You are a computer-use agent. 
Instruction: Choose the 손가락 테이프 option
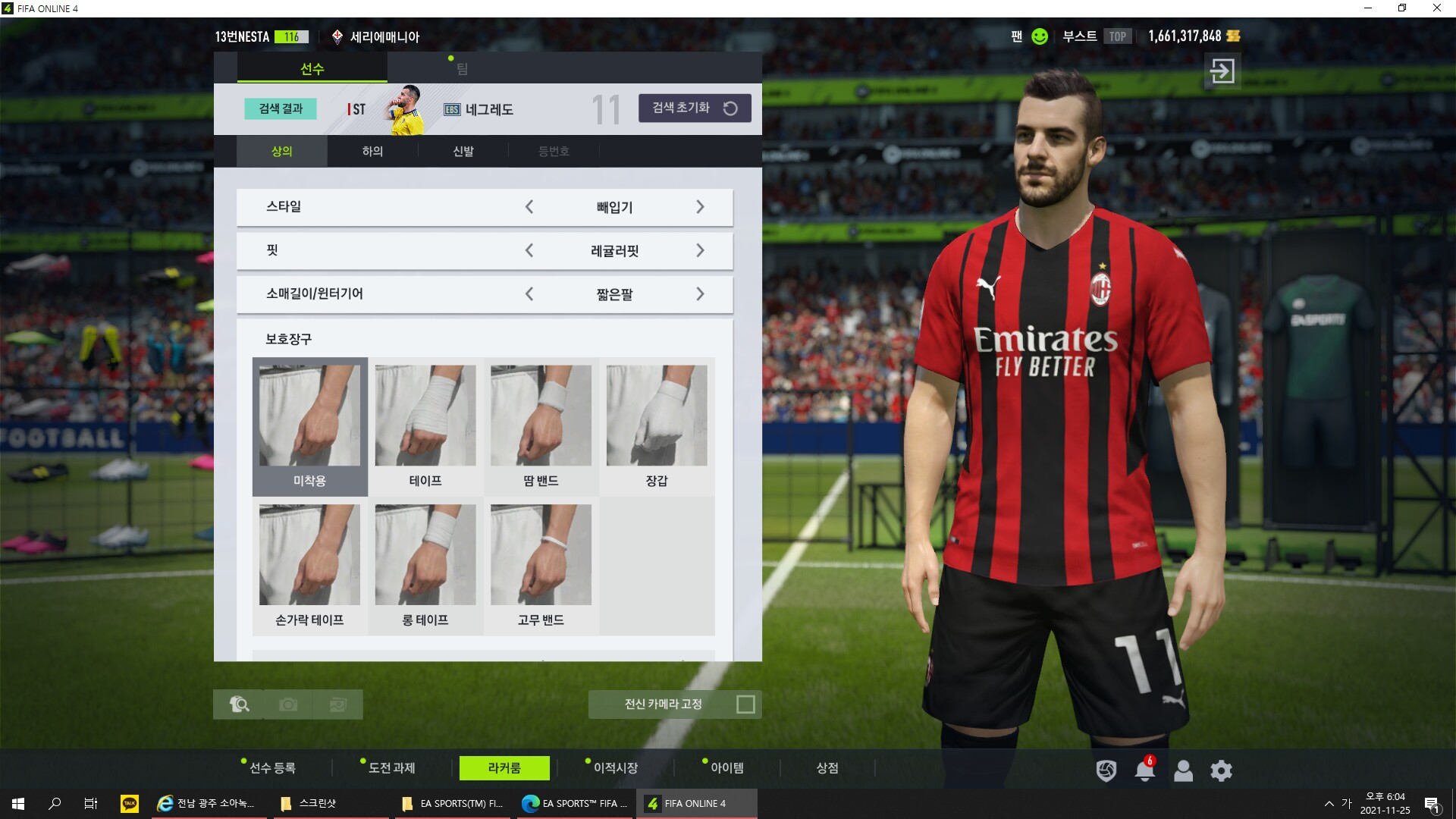coord(309,566)
